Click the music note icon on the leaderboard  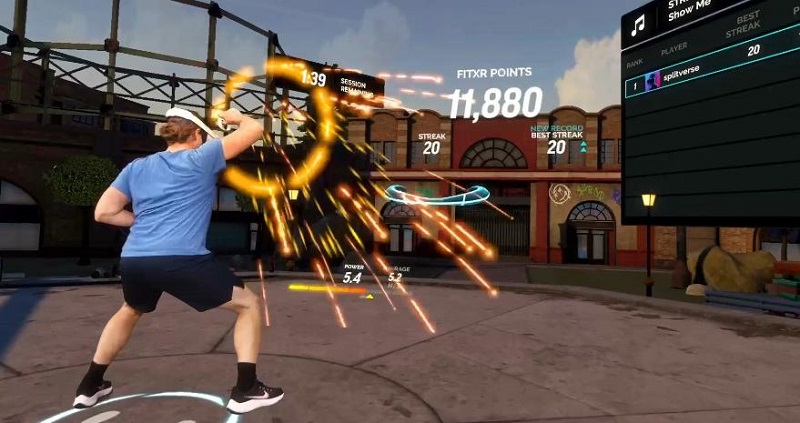638,26
